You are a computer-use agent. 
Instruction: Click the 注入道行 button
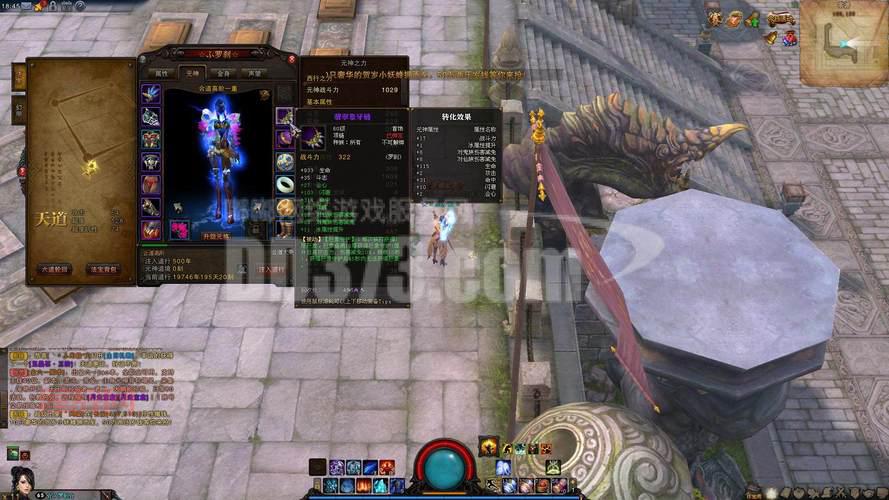click(270, 269)
